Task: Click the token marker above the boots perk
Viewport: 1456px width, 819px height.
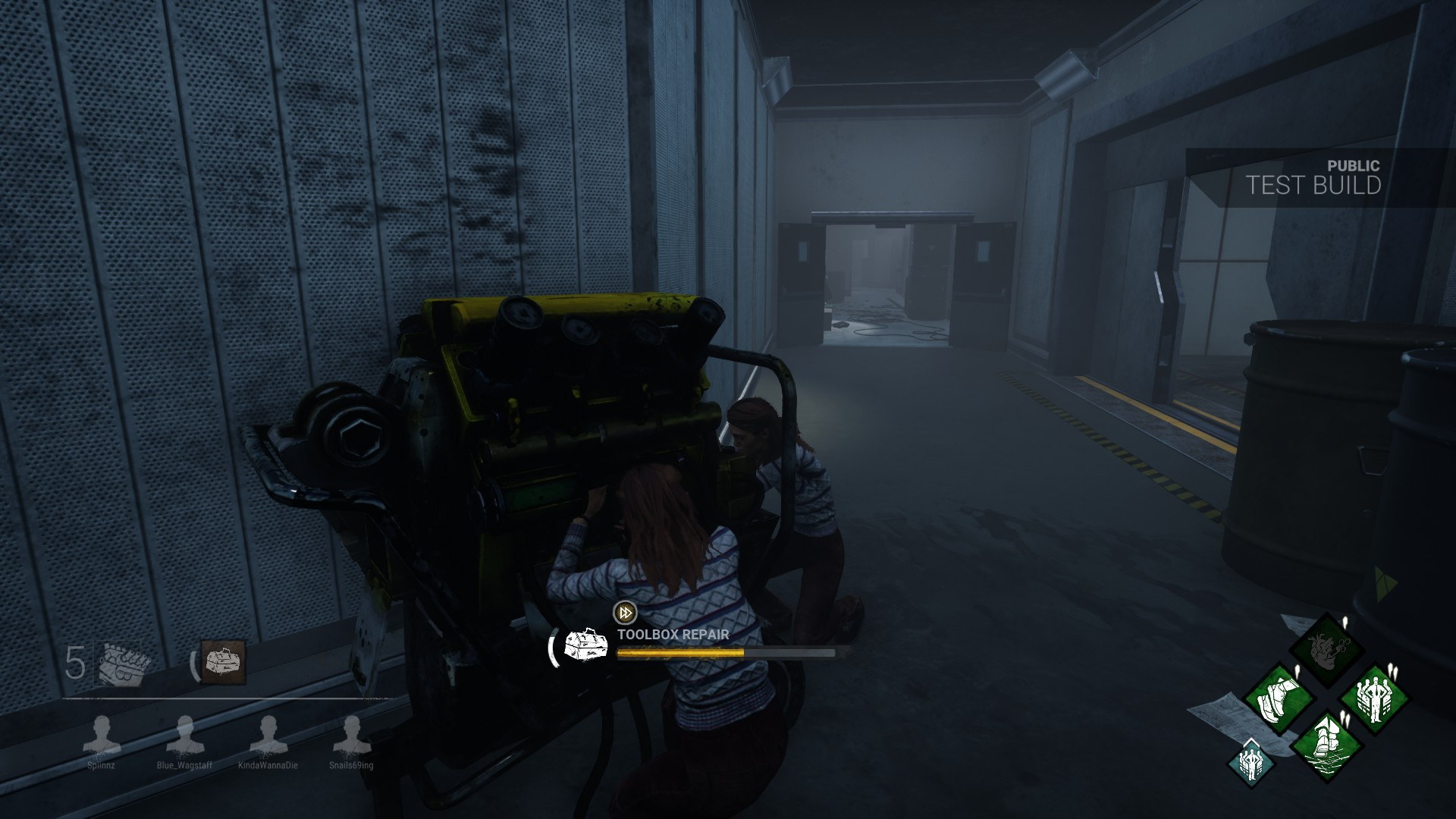Action: (1298, 670)
